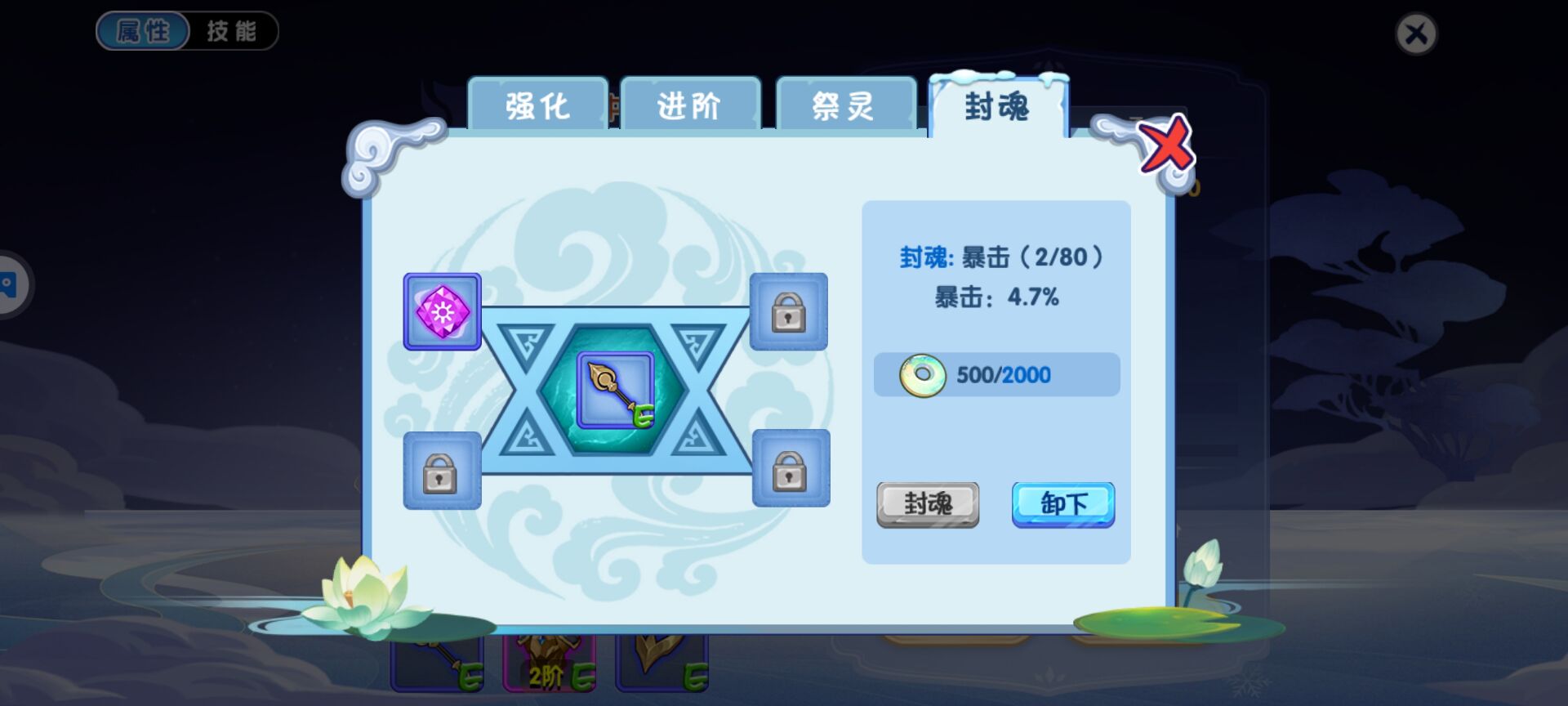Open the 强化 enhancement tab
The height and width of the screenshot is (706, 1568).
point(537,105)
